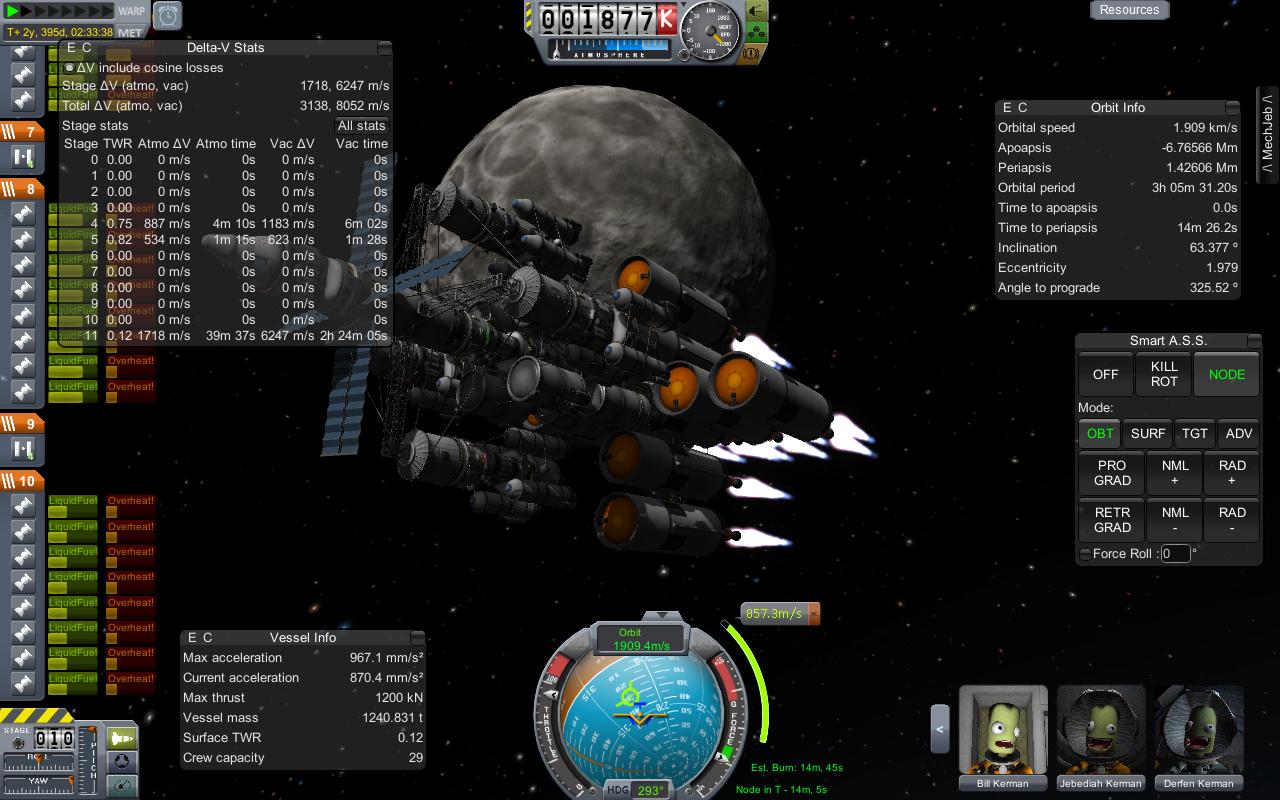Toggle the Force Roll checkbox
This screenshot has width=1280, height=800.
(1085, 554)
